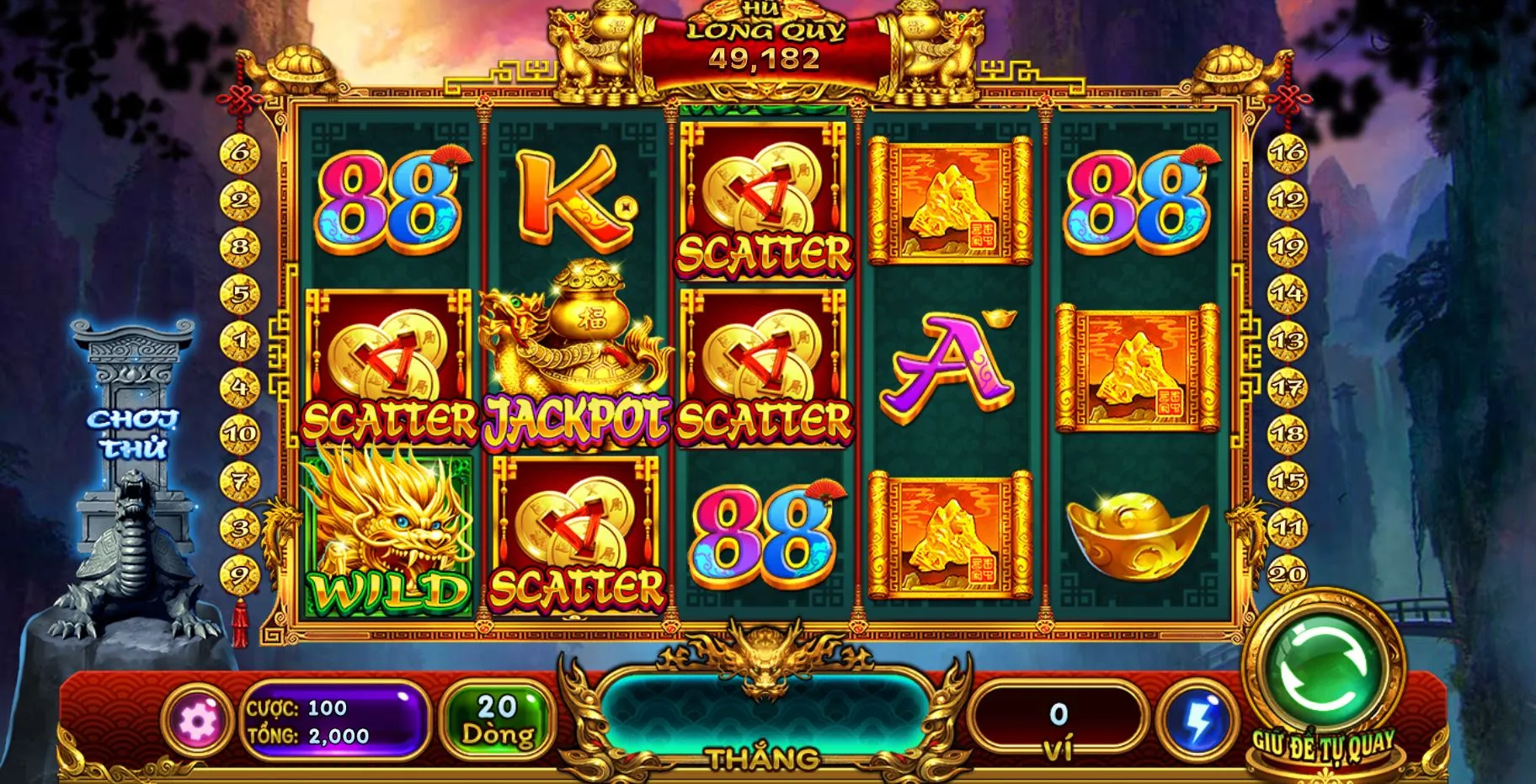1536x784 pixels.
Task: Select payline coin number 16
Action: pos(1287,152)
